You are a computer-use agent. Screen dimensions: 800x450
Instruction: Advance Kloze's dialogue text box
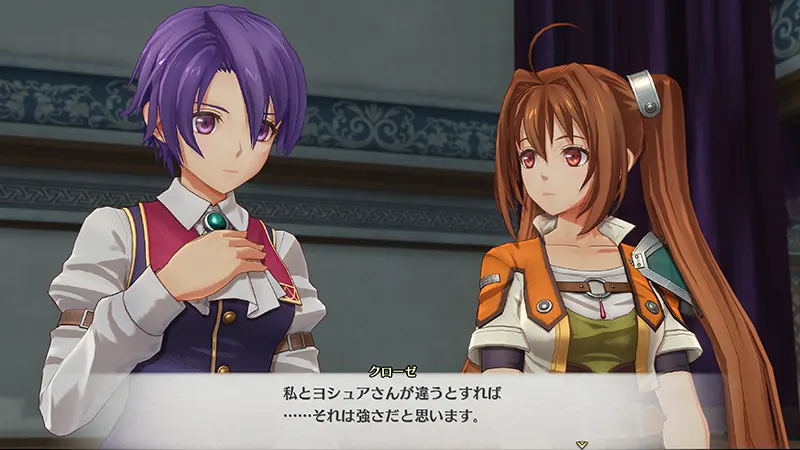(x=400, y=400)
